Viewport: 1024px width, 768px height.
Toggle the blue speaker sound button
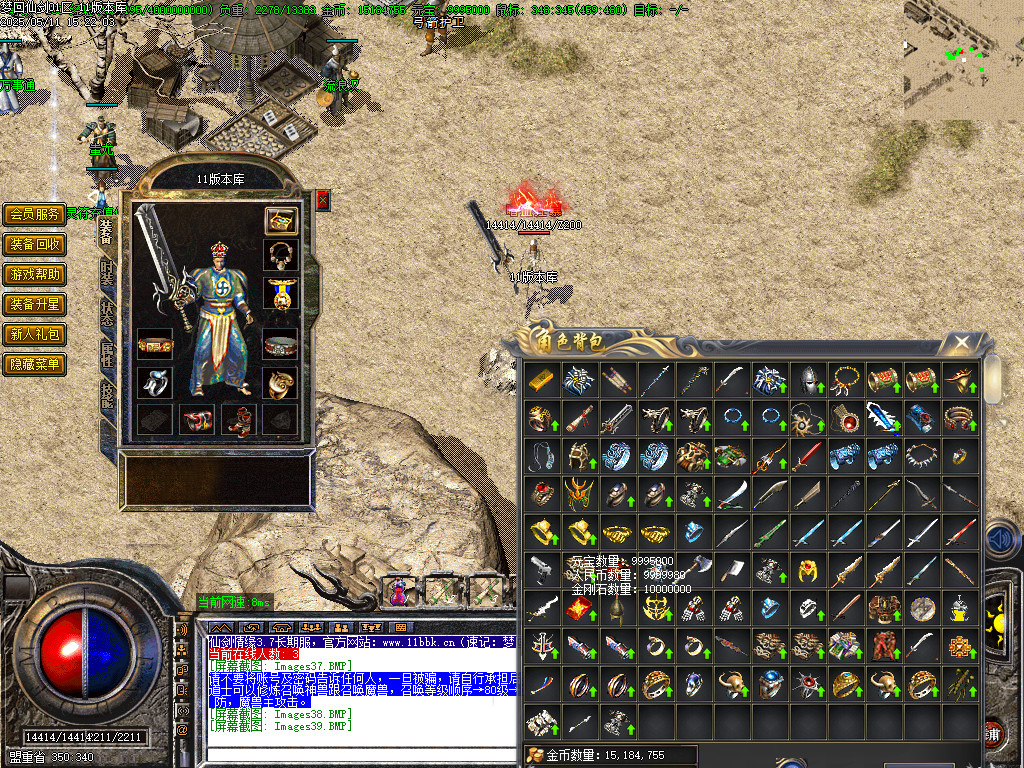pos(1001,541)
